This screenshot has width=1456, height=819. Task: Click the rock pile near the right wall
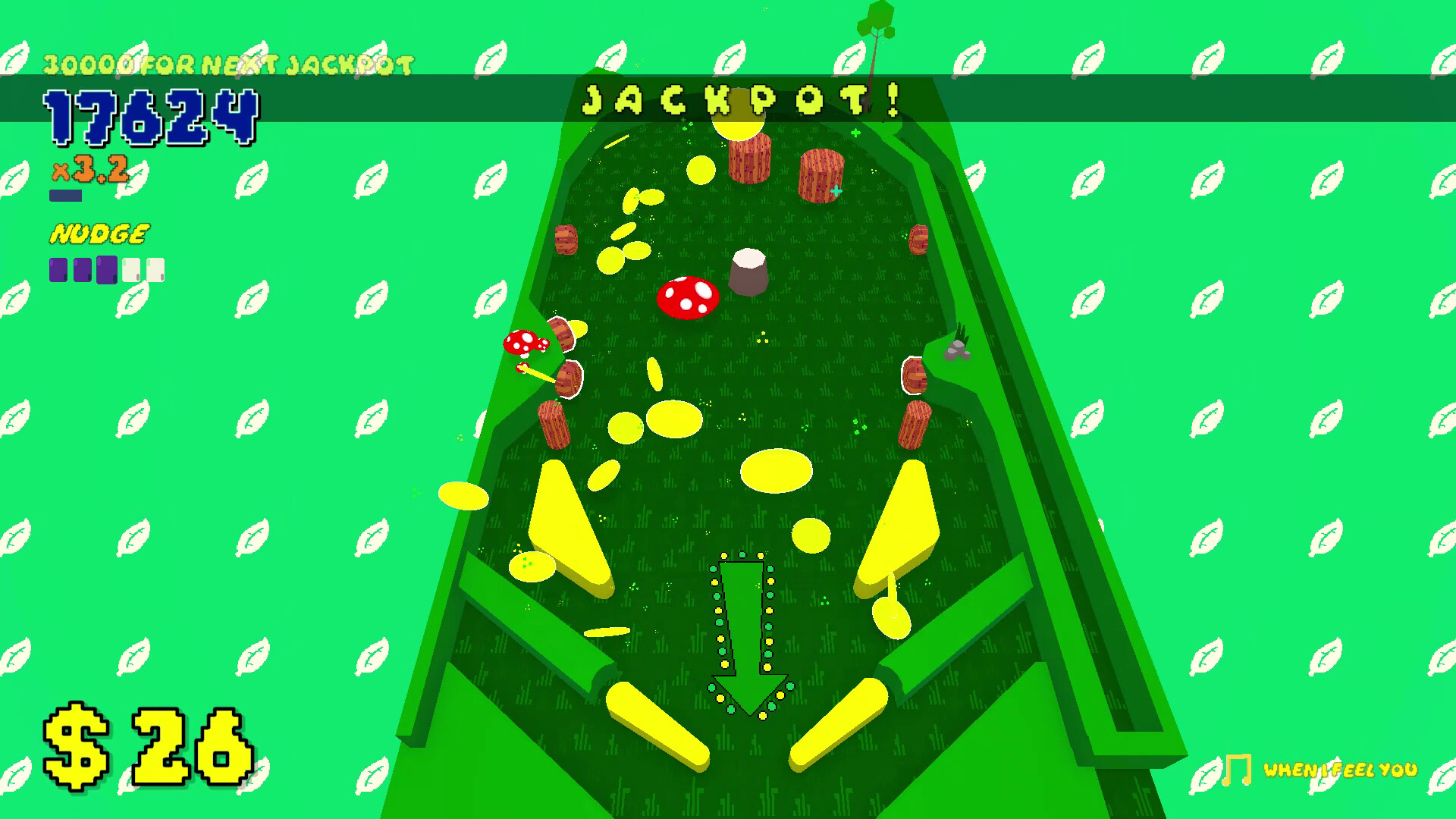point(958,351)
